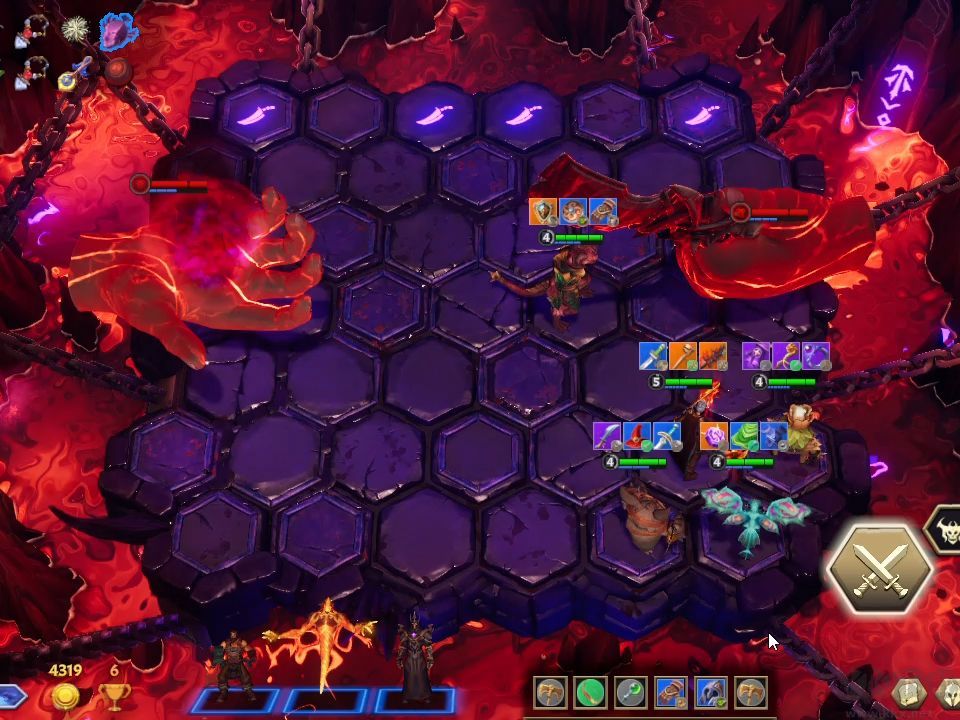Select the green circle wand item slot
960x720 pixels.
coord(591,692)
